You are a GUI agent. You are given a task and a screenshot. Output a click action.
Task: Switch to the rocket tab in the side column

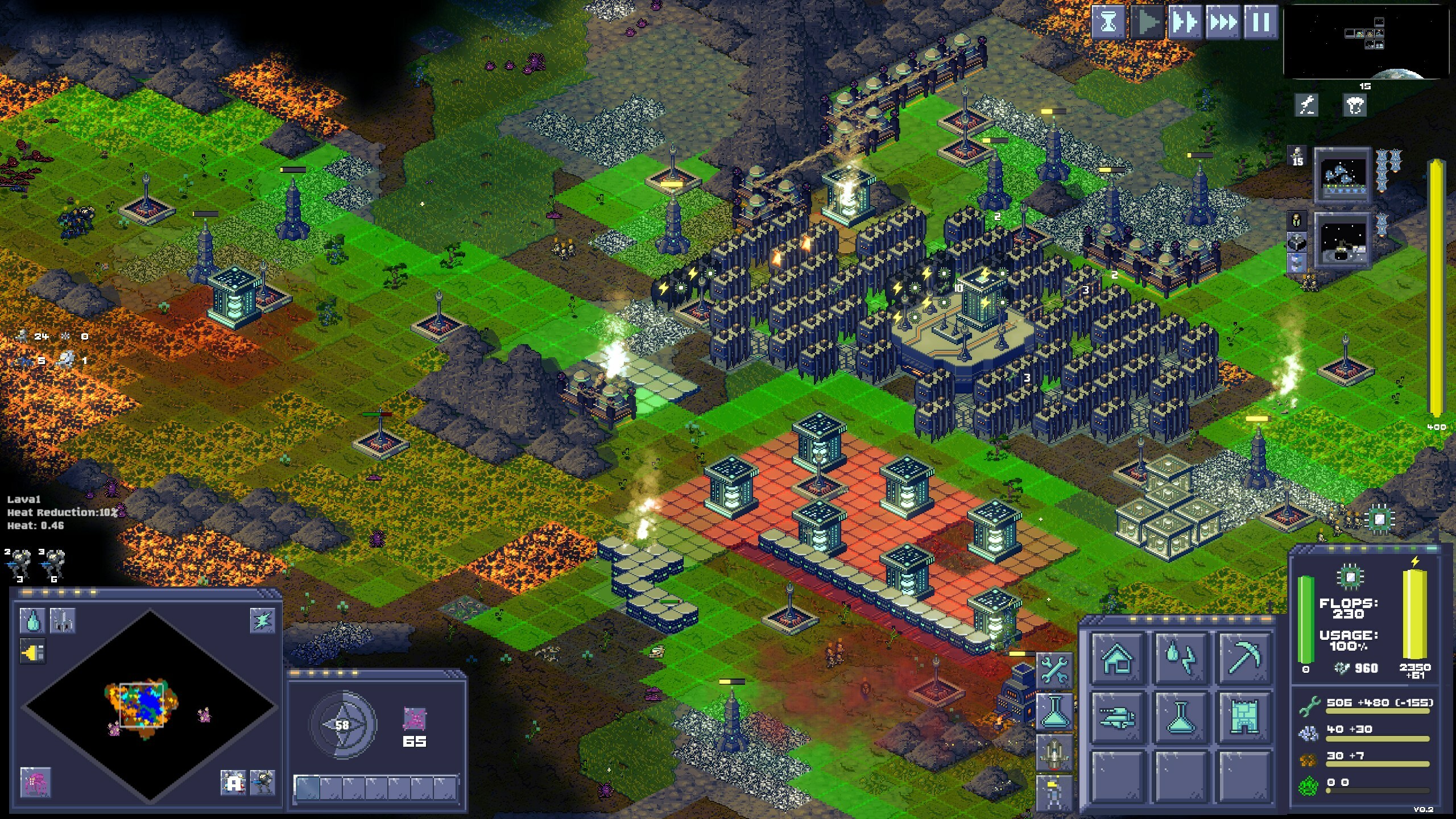click(x=1054, y=793)
